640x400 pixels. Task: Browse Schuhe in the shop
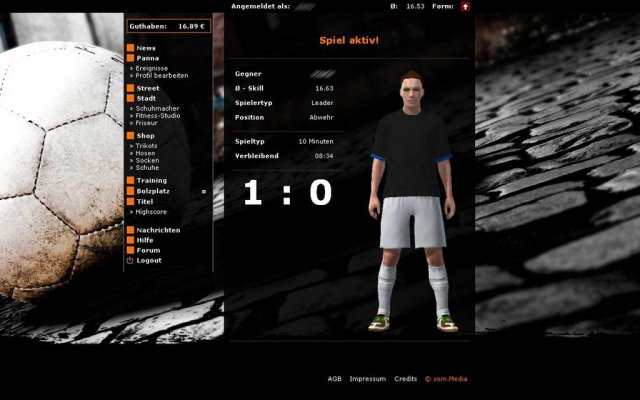coord(148,167)
